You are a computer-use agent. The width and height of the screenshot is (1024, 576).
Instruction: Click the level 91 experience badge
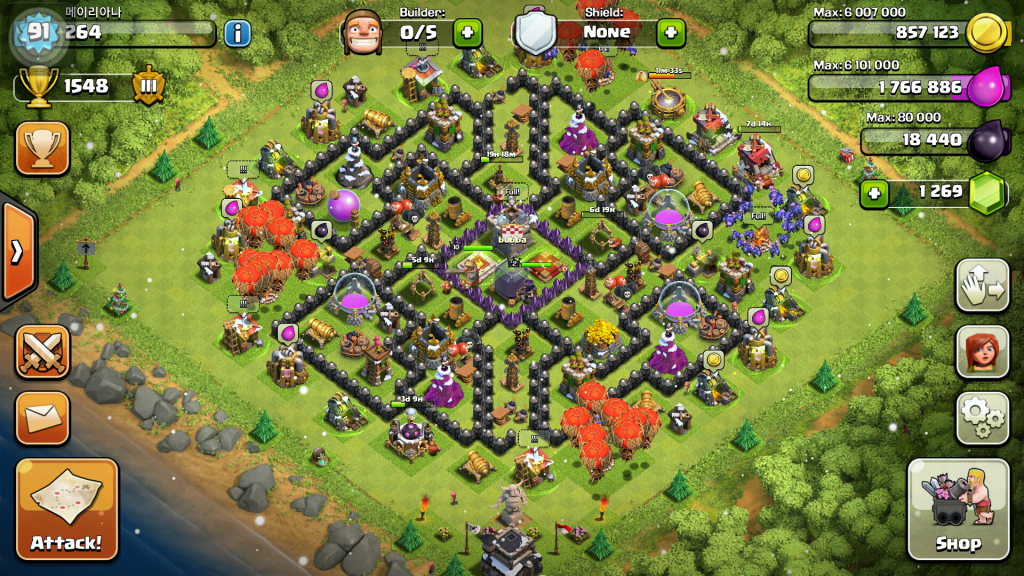click(39, 33)
